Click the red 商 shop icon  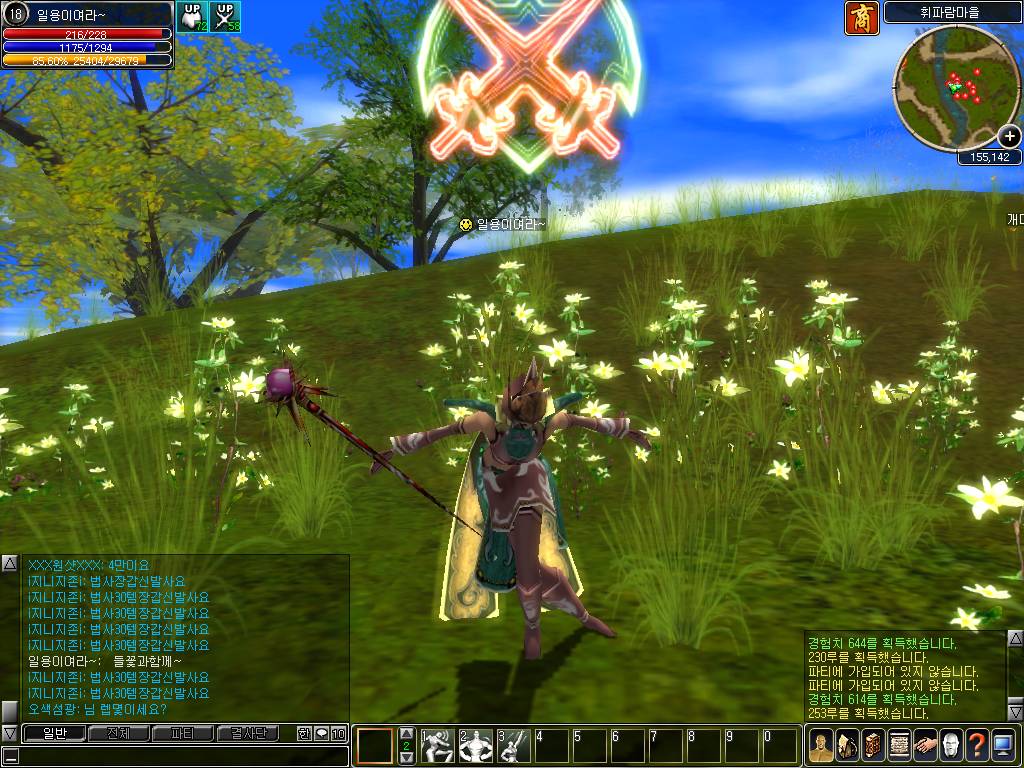click(x=861, y=18)
